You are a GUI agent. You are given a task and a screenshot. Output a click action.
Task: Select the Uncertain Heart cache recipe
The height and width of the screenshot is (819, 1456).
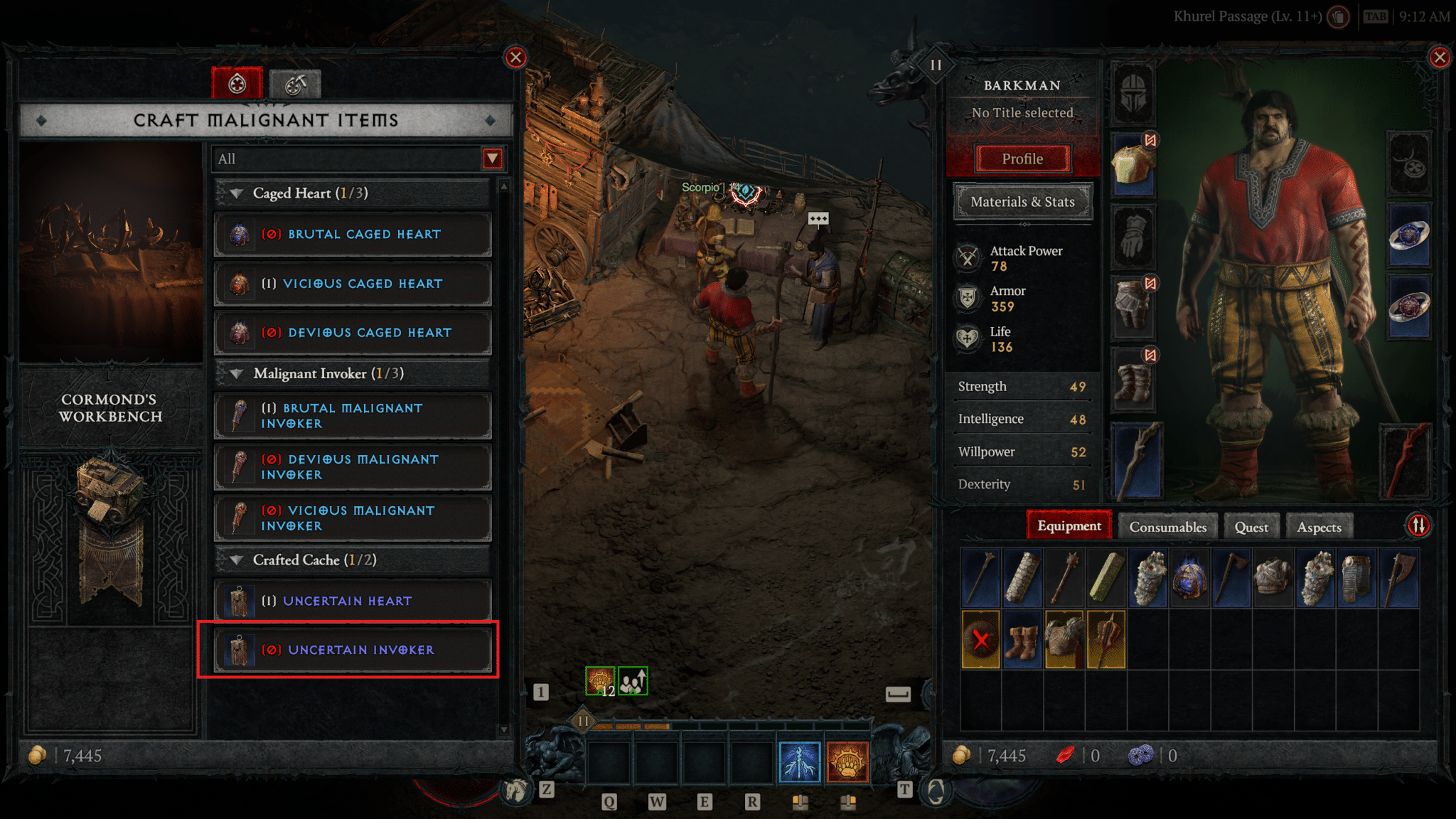pos(353,601)
